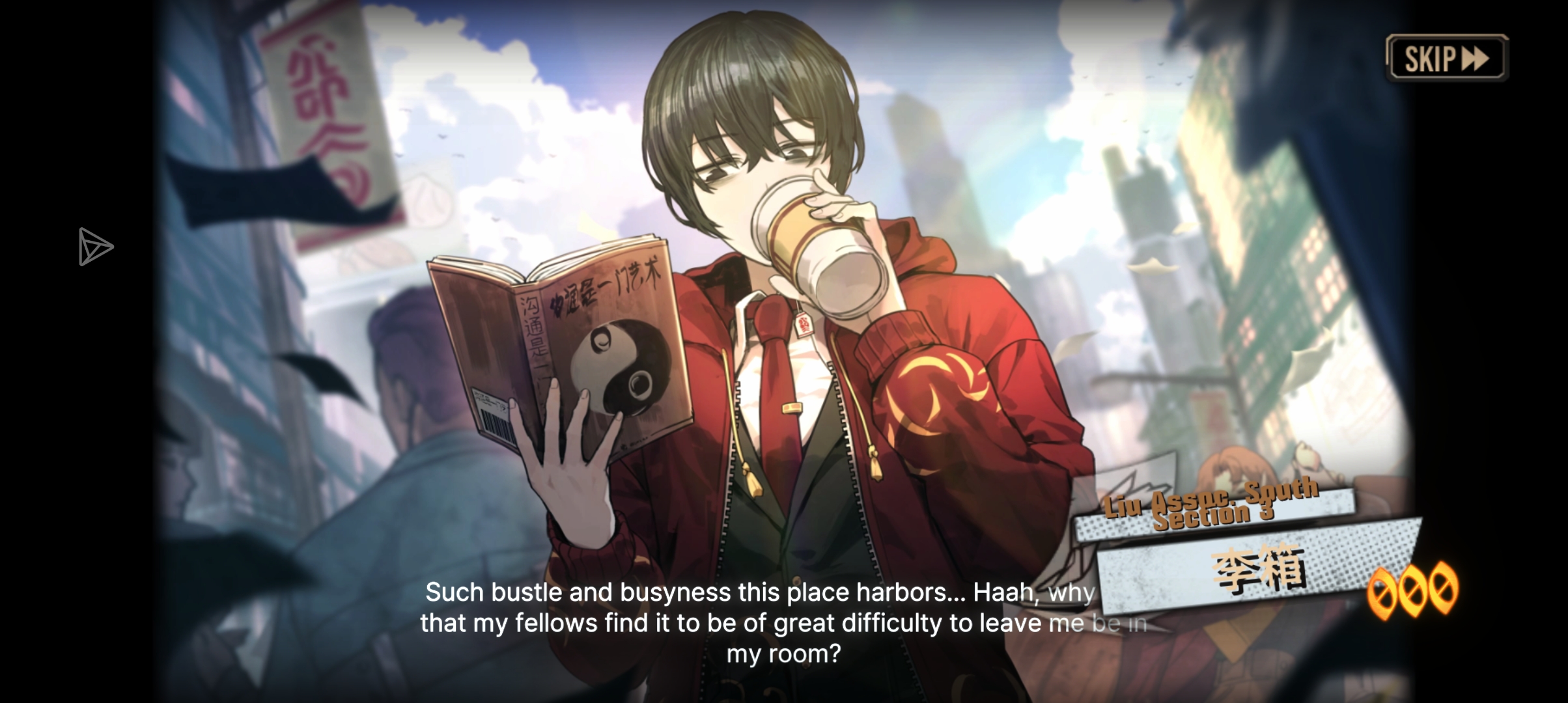Skip the cutscene with the SKIP button
Image resolution: width=1568 pixels, height=703 pixels.
[1446, 59]
